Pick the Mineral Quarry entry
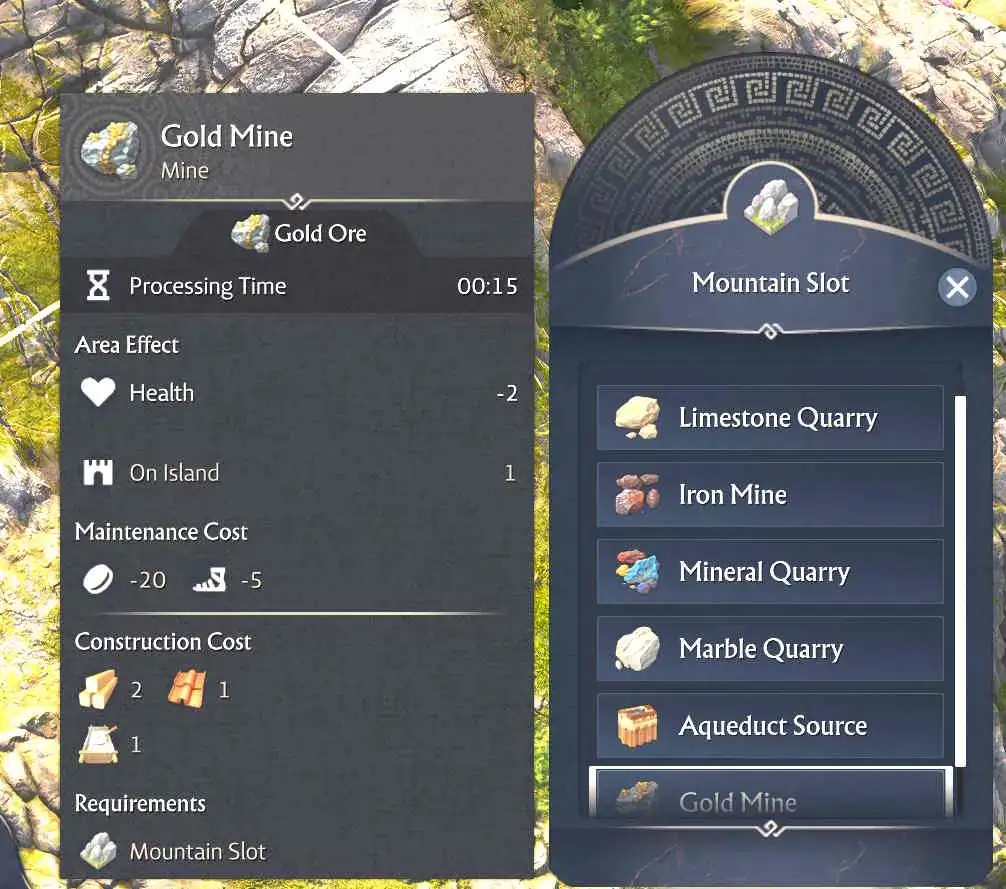Viewport: 1006px width, 889px height. 769,572
